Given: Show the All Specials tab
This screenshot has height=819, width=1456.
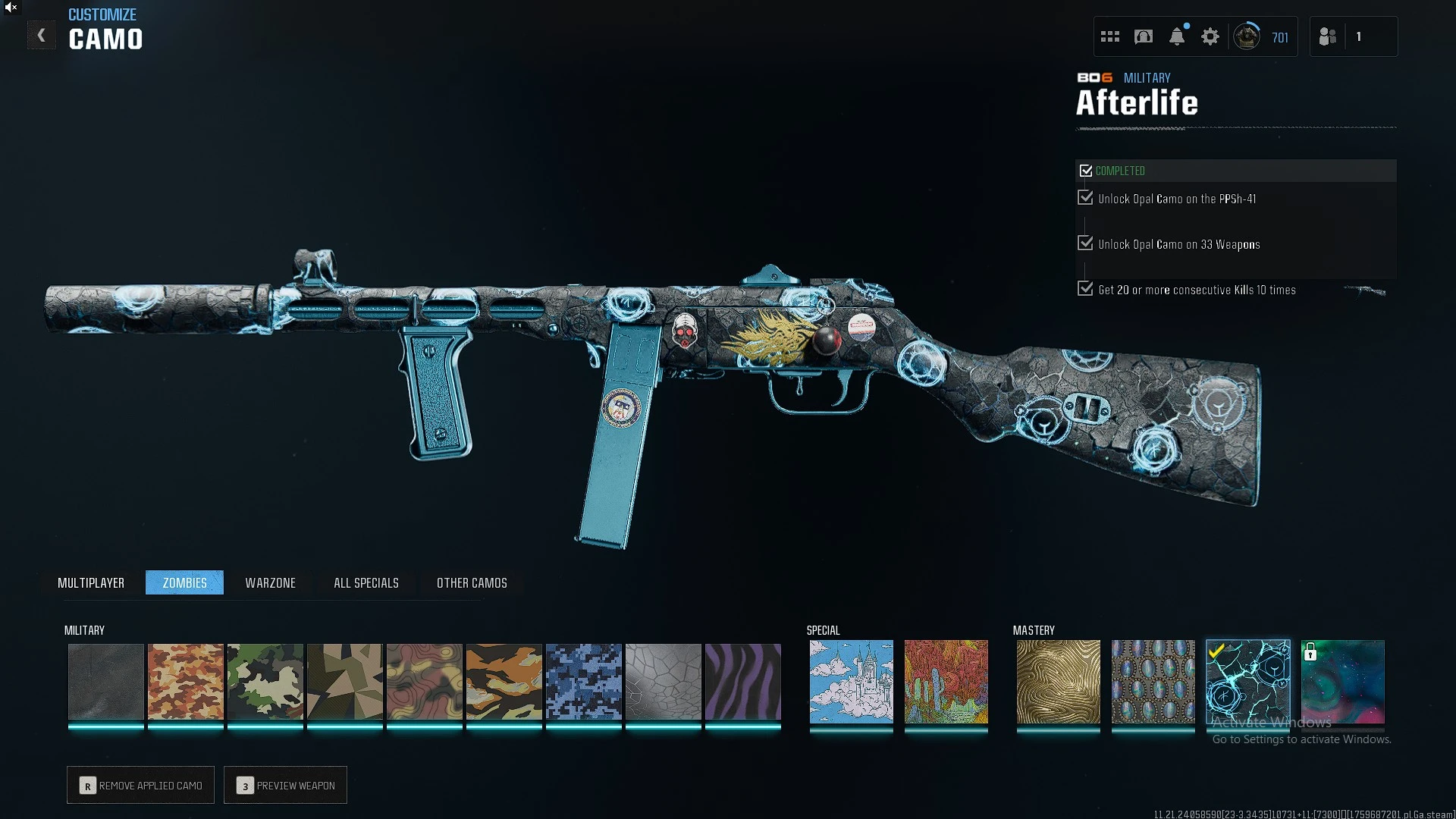Looking at the screenshot, I should [x=366, y=582].
